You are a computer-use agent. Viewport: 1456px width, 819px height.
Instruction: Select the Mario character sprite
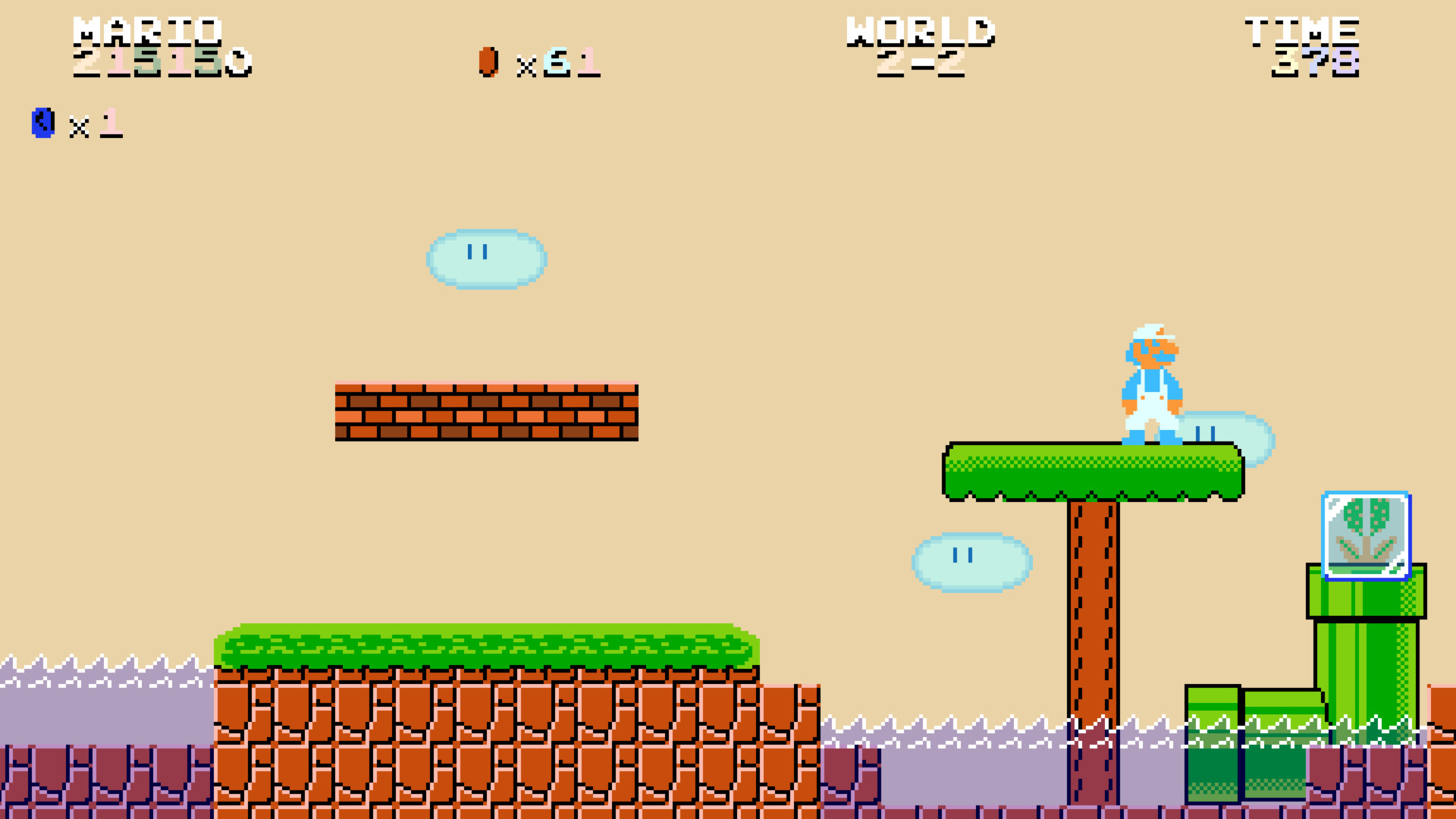coord(1153,379)
